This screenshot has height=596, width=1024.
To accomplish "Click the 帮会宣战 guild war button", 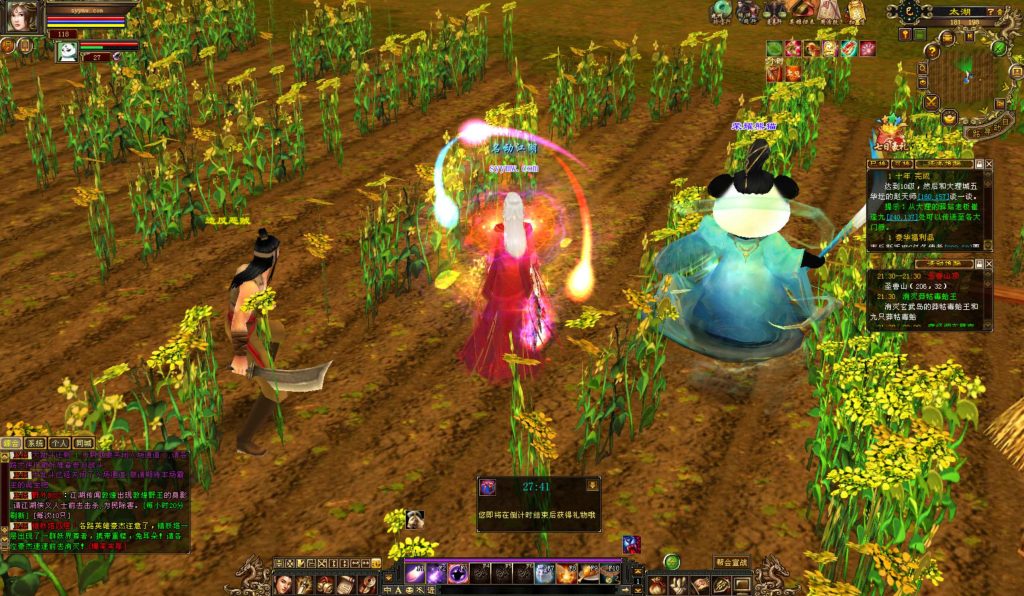I will coord(731,563).
